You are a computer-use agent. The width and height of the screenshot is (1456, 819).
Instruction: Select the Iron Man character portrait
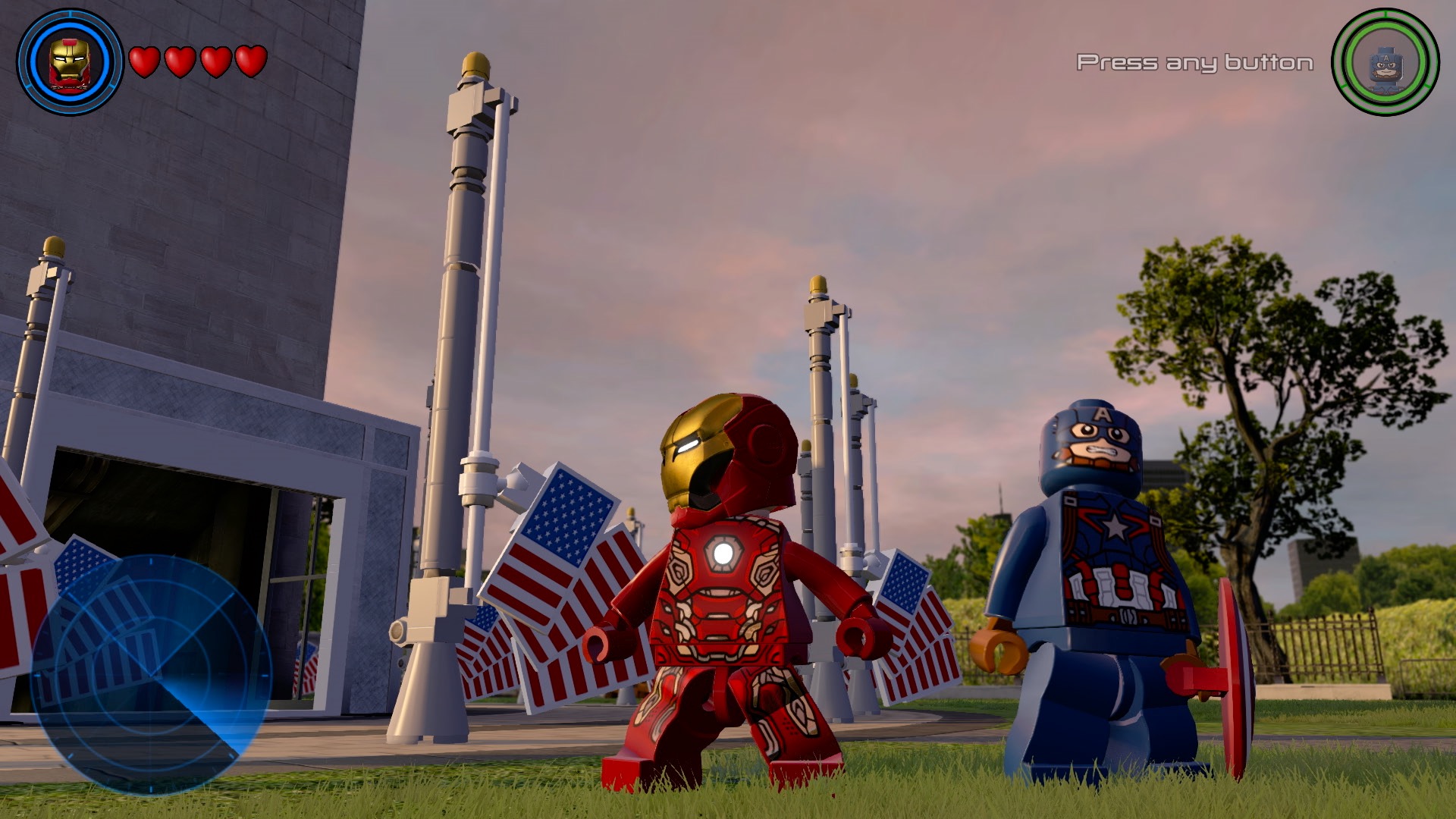(69, 61)
